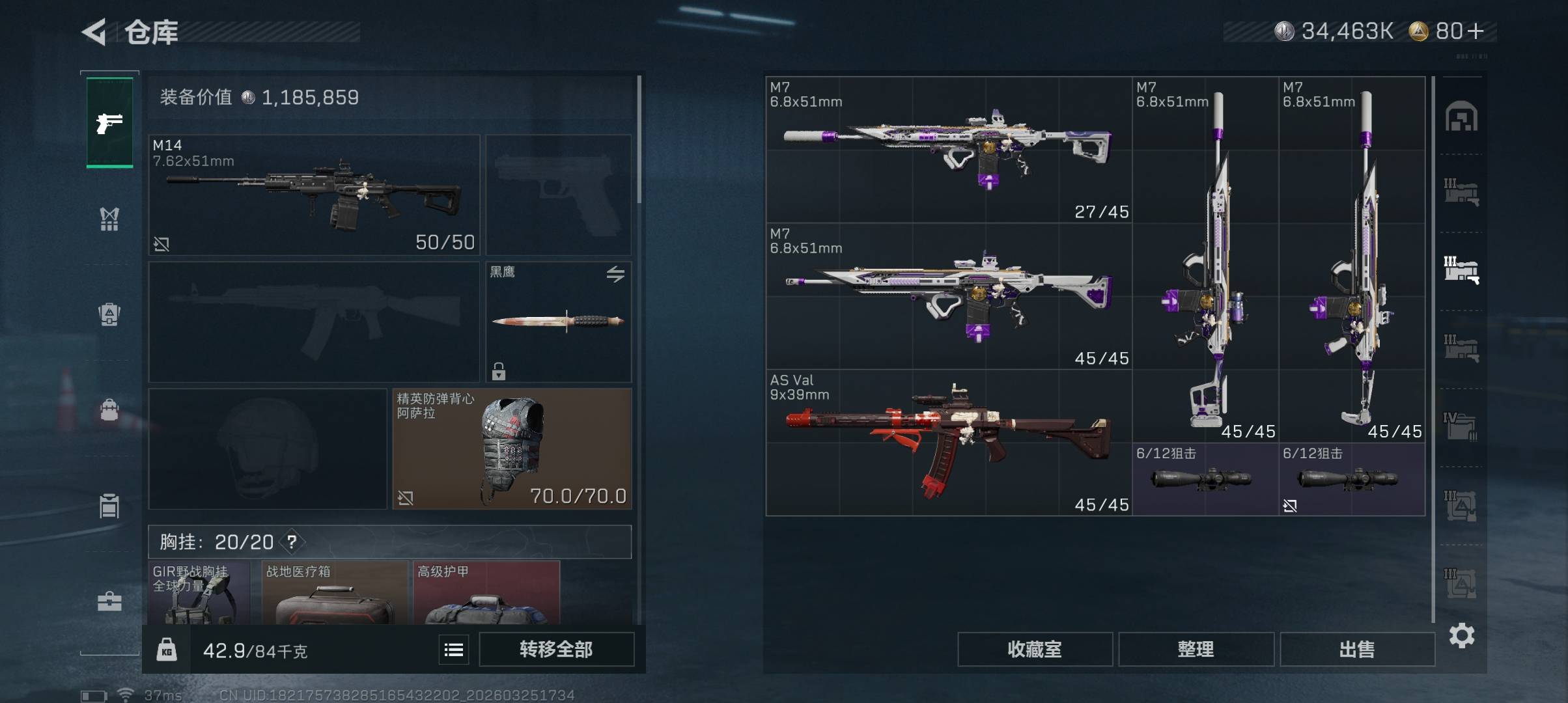This screenshot has width=1568, height=703.
Task: Show the 胸挂 capacity help tooltip
Action: pyautogui.click(x=292, y=542)
